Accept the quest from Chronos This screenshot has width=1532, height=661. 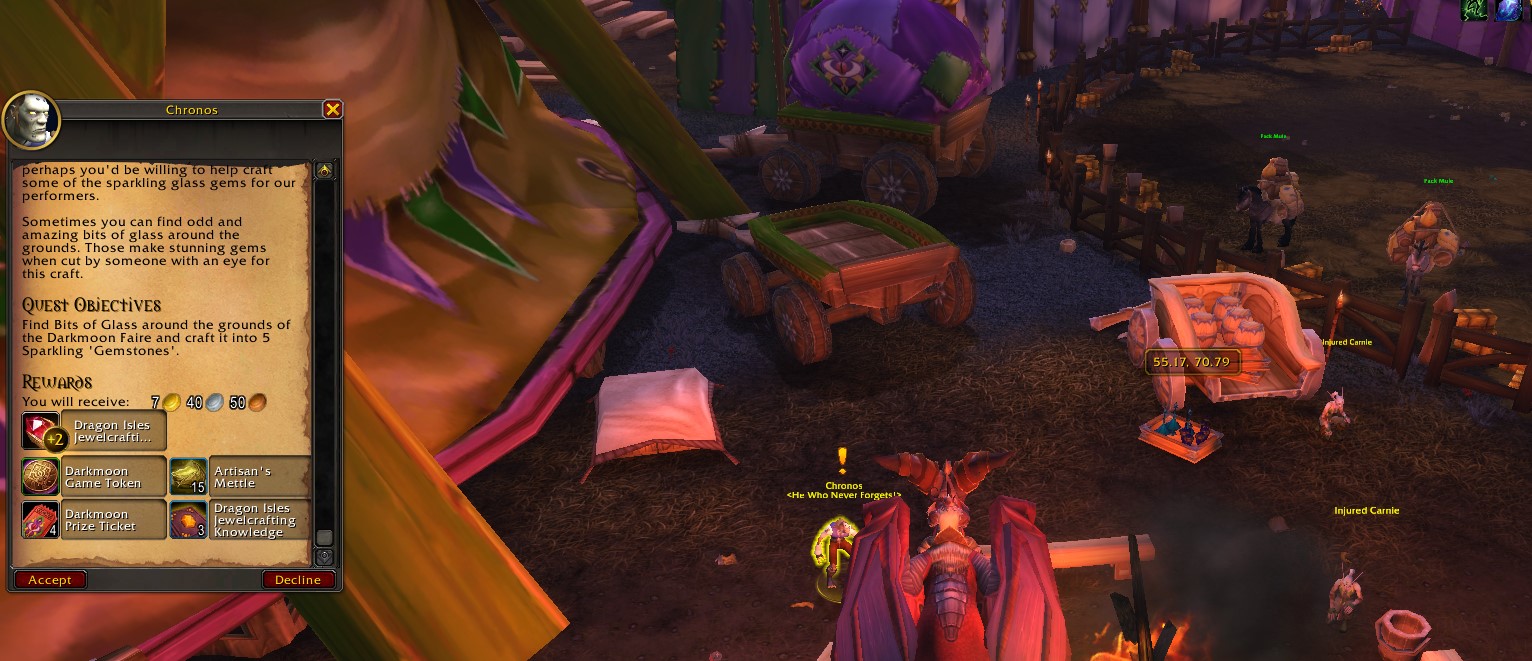(x=50, y=580)
